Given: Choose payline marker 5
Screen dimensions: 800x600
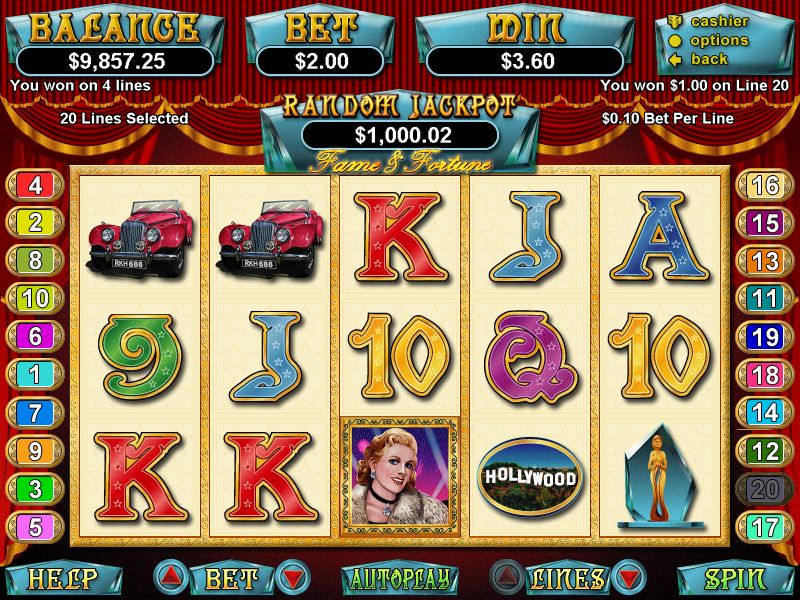Looking at the screenshot, I should pos(35,526).
